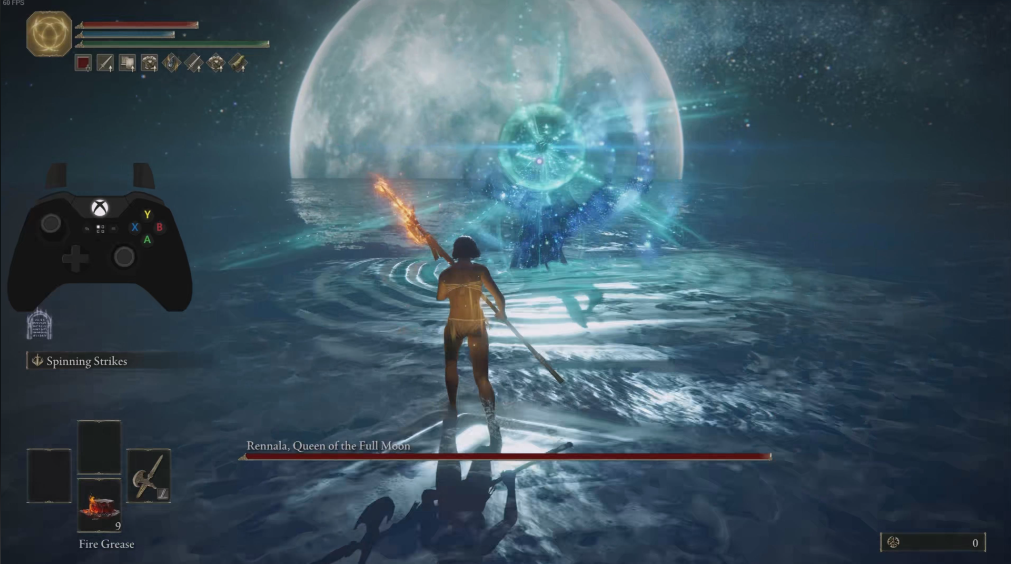Image resolution: width=1011 pixels, height=564 pixels.
Task: Select the Fire Grease quick item slot
Action: pos(99,504)
